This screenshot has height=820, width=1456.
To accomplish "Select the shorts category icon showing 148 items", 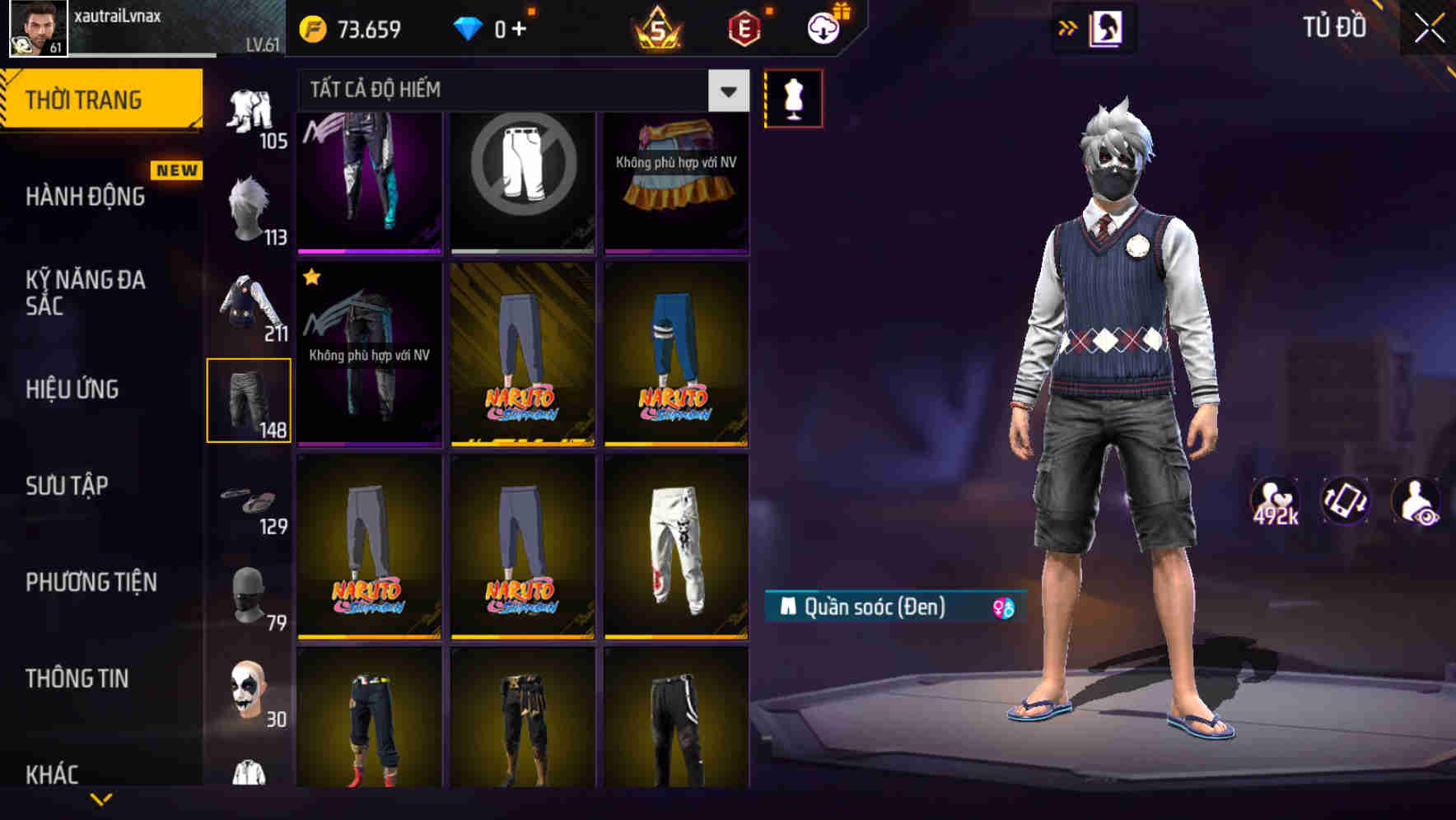I will pos(250,399).
